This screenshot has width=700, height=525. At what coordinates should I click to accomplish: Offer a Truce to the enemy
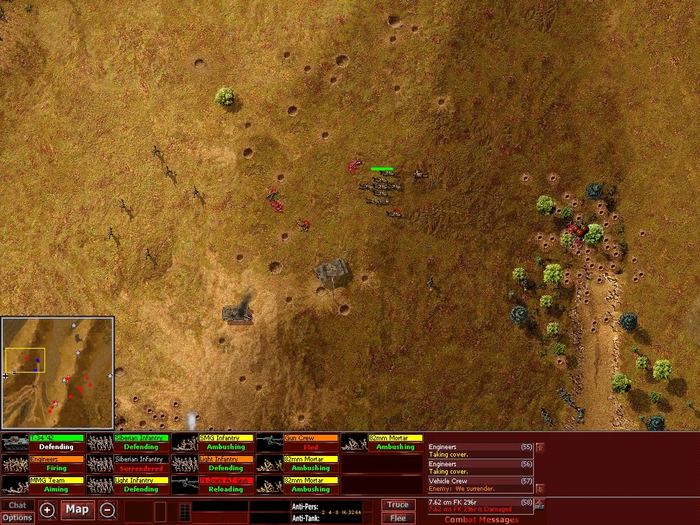click(x=398, y=505)
